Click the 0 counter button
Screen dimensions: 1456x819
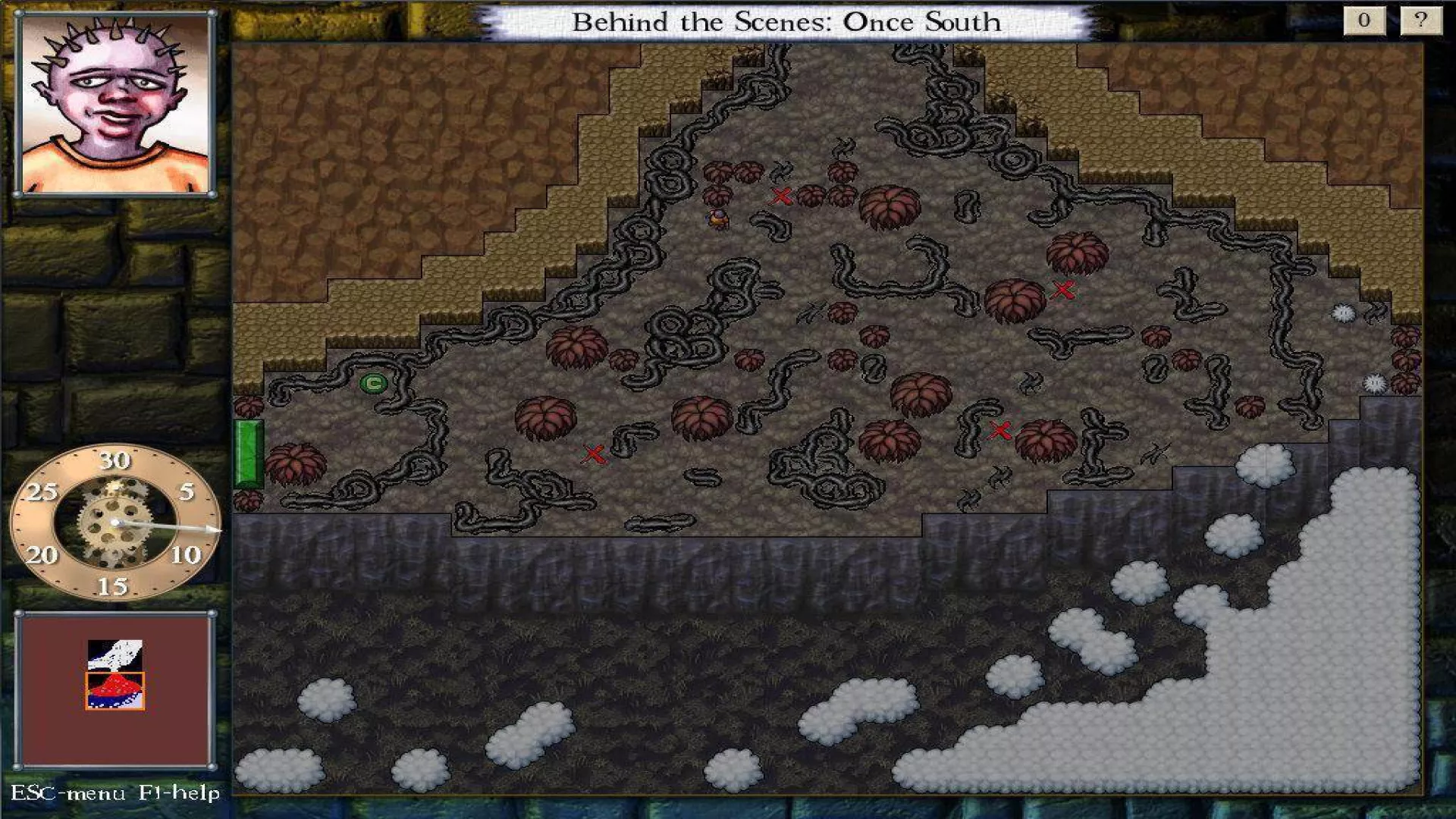[x=1363, y=20]
